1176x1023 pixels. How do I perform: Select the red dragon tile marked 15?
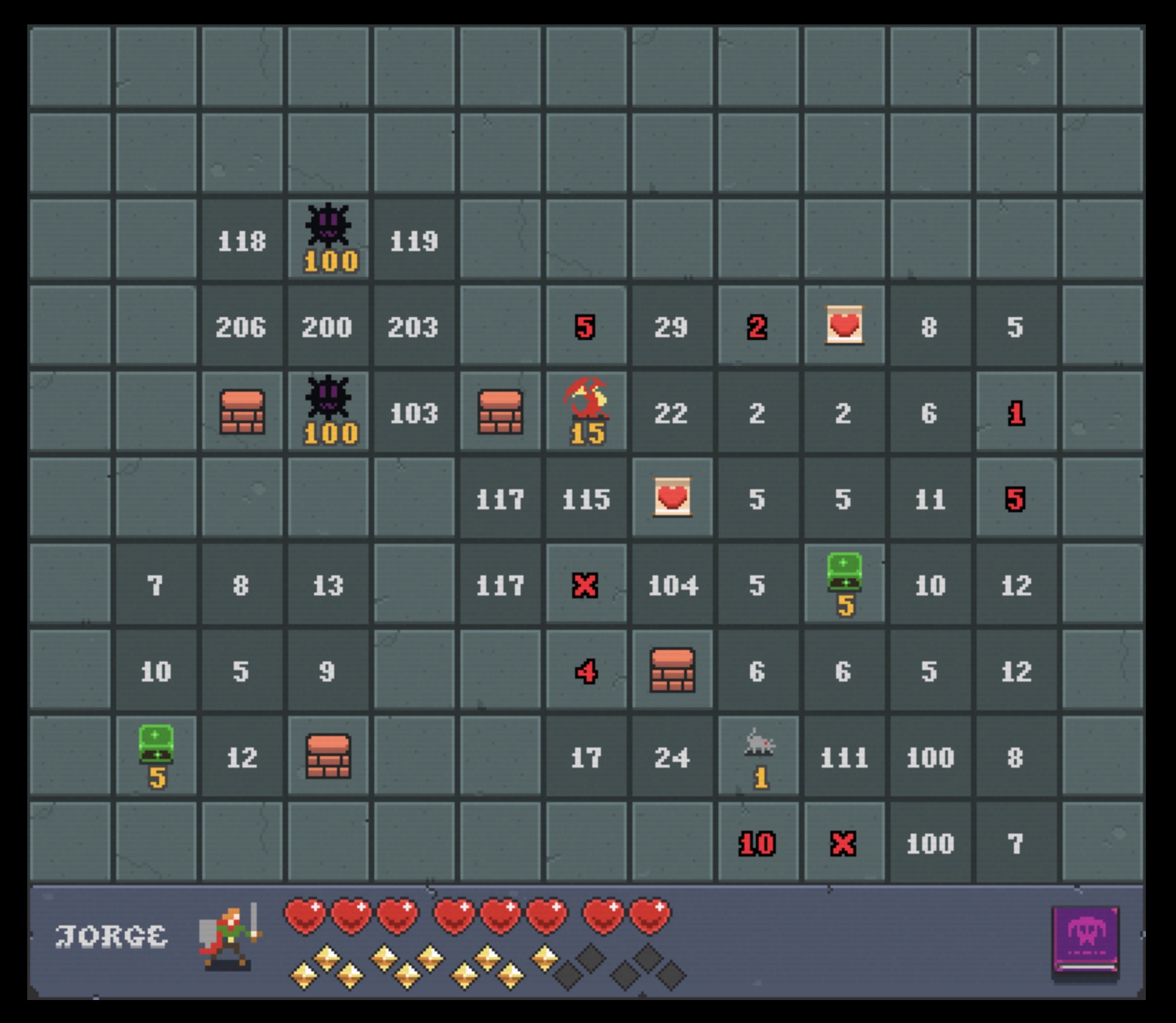coord(587,412)
